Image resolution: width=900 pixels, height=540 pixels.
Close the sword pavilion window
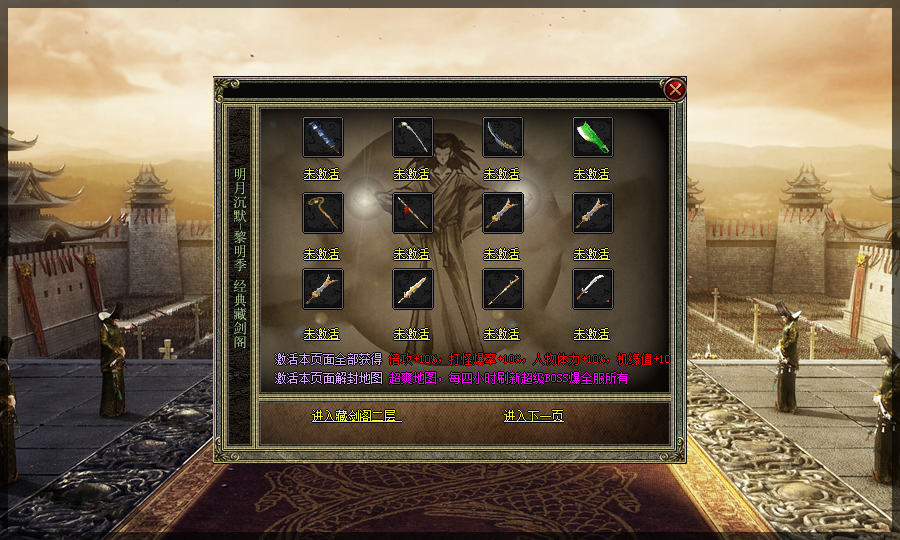tap(675, 90)
